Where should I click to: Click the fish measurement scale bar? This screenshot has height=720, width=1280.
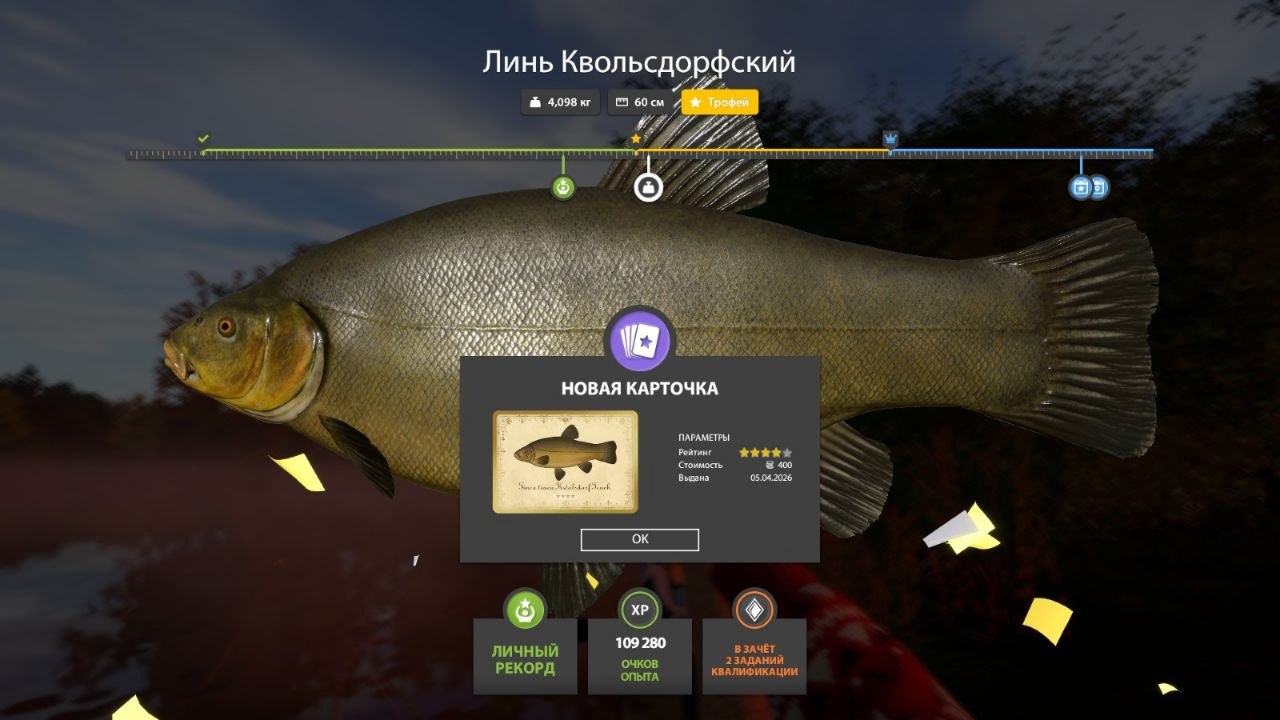pos(400,154)
